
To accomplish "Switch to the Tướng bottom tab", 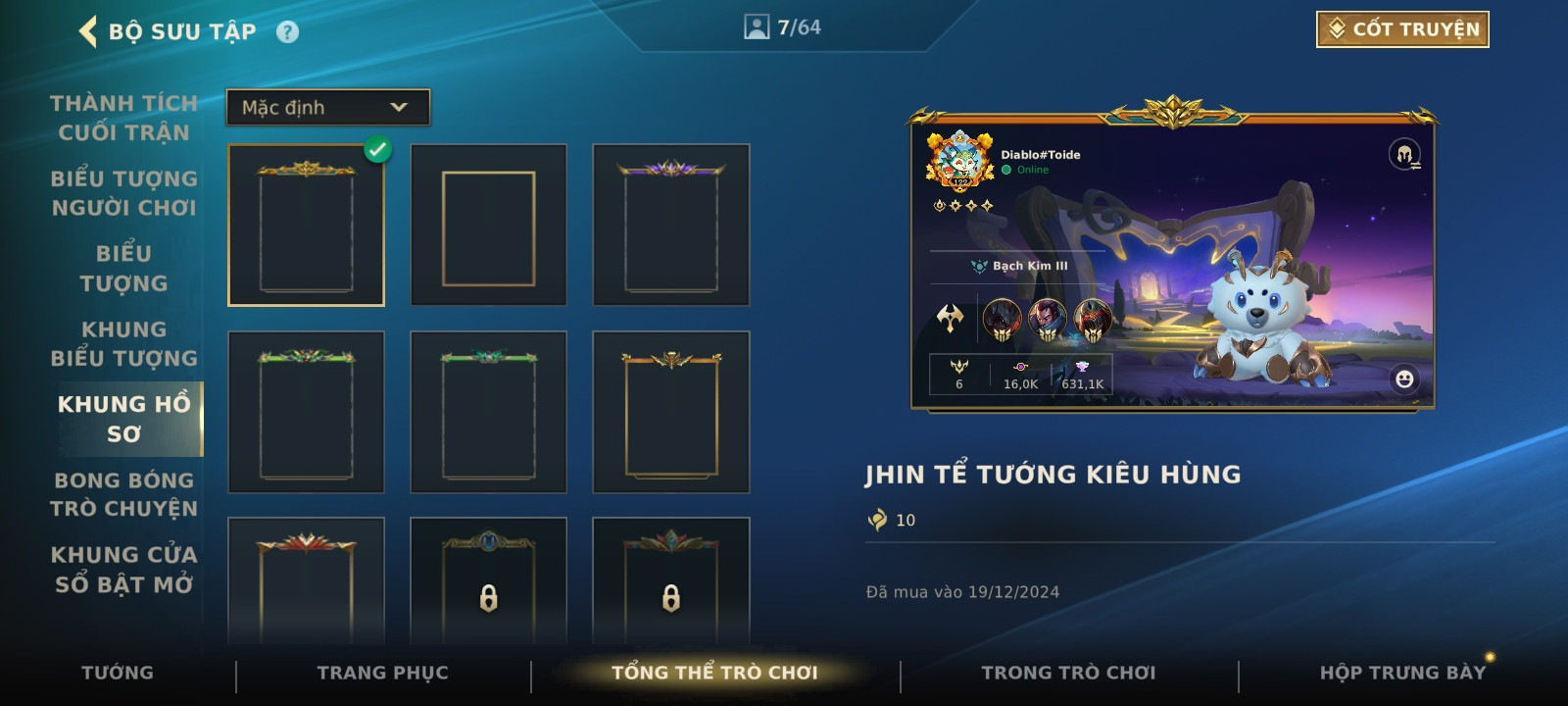I will pos(118,673).
